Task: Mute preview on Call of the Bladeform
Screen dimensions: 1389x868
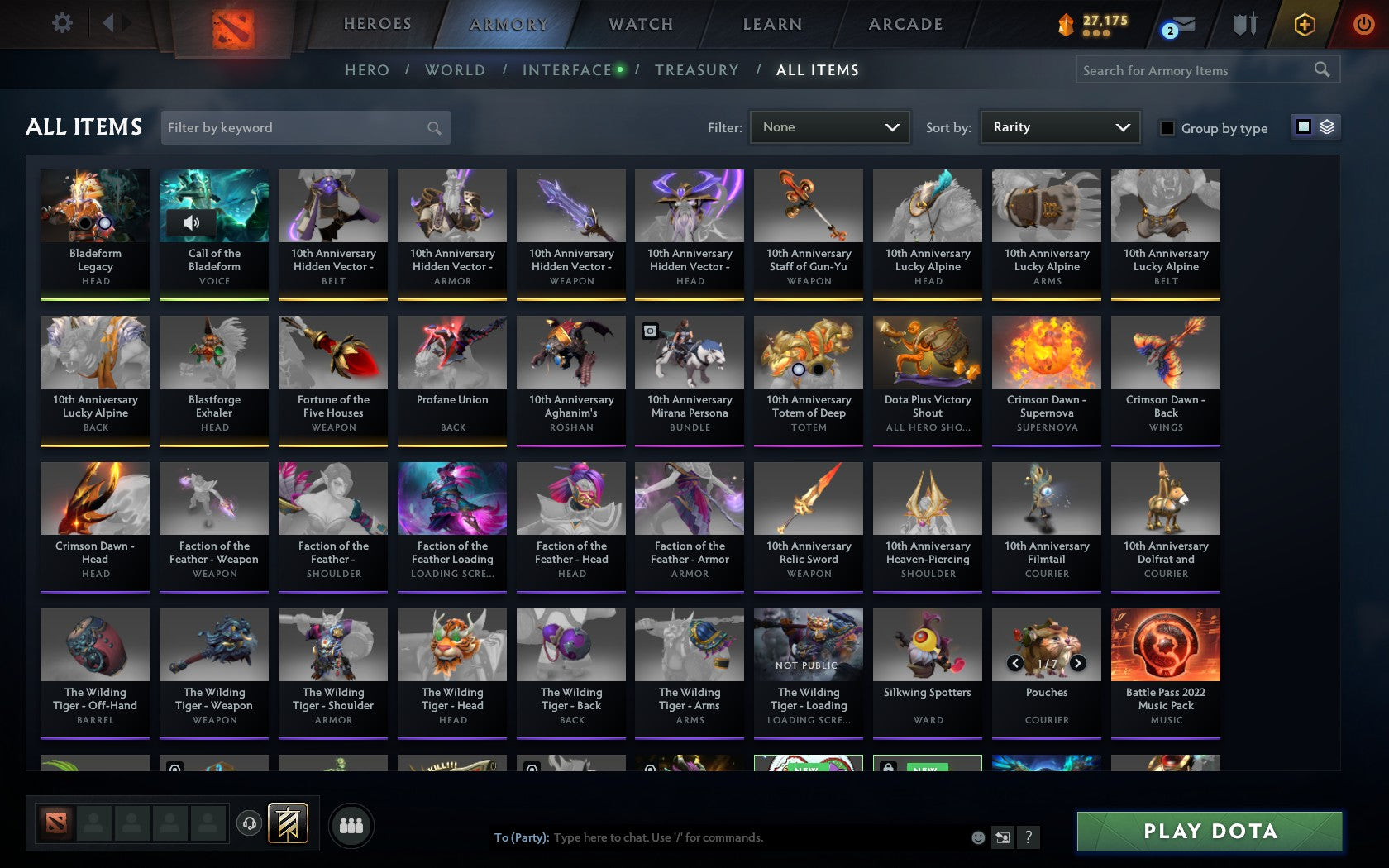Action: [x=193, y=223]
